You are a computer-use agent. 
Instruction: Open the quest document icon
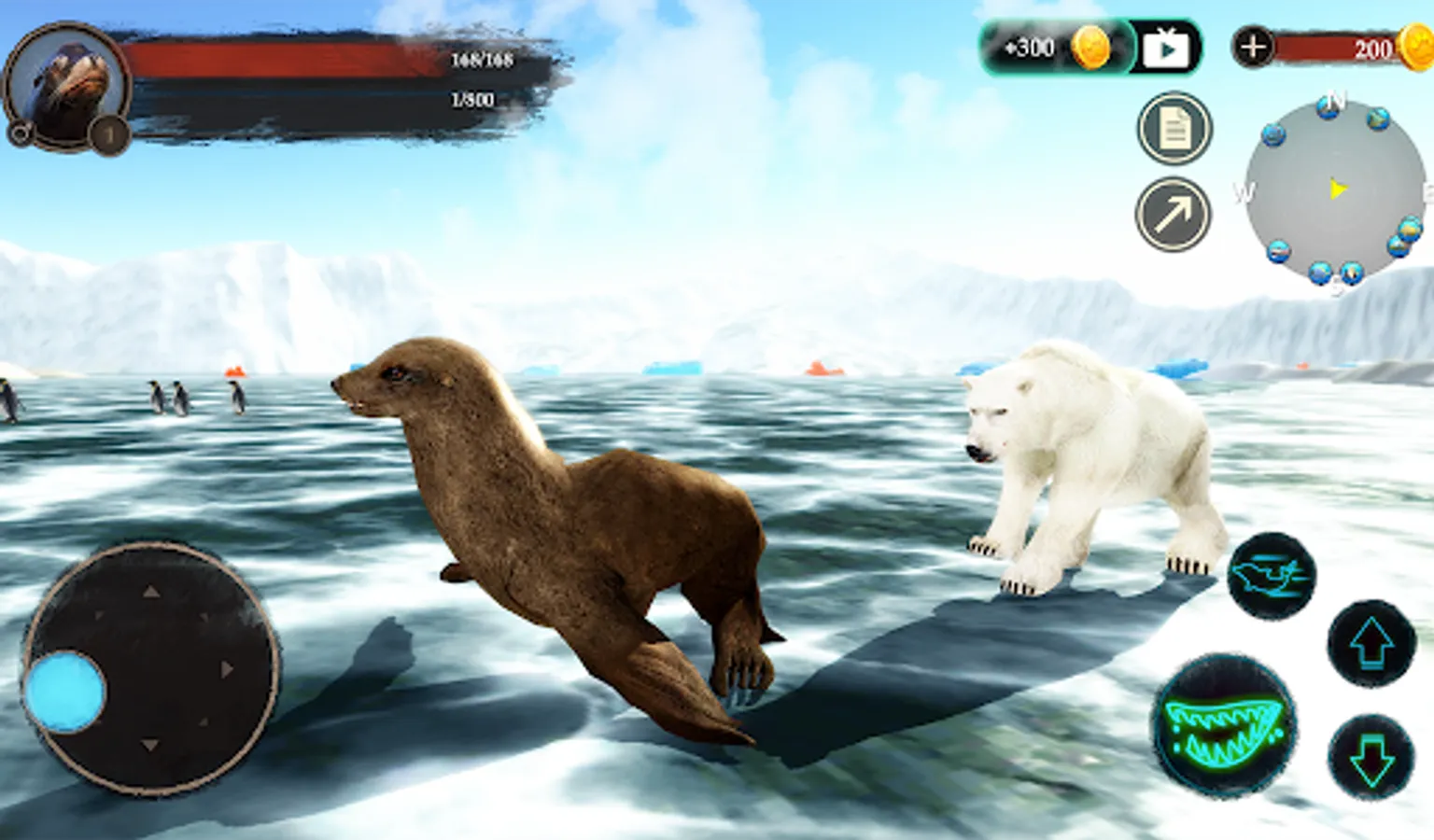[x=1174, y=129]
